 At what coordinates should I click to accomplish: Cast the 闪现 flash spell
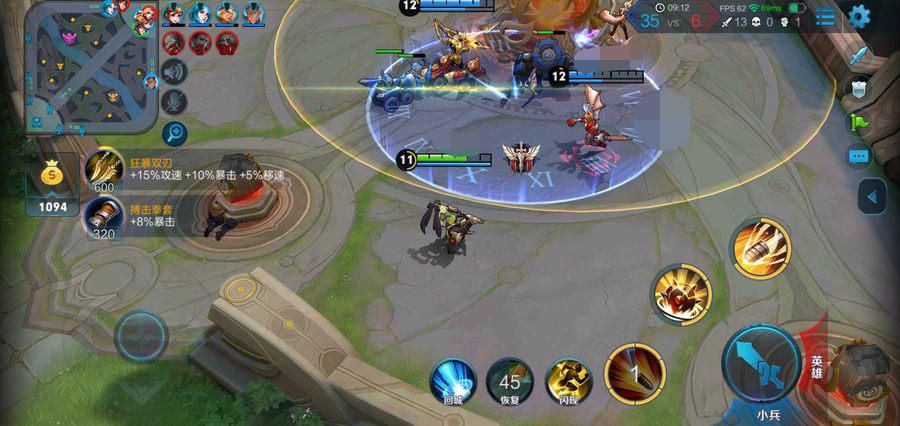point(568,380)
